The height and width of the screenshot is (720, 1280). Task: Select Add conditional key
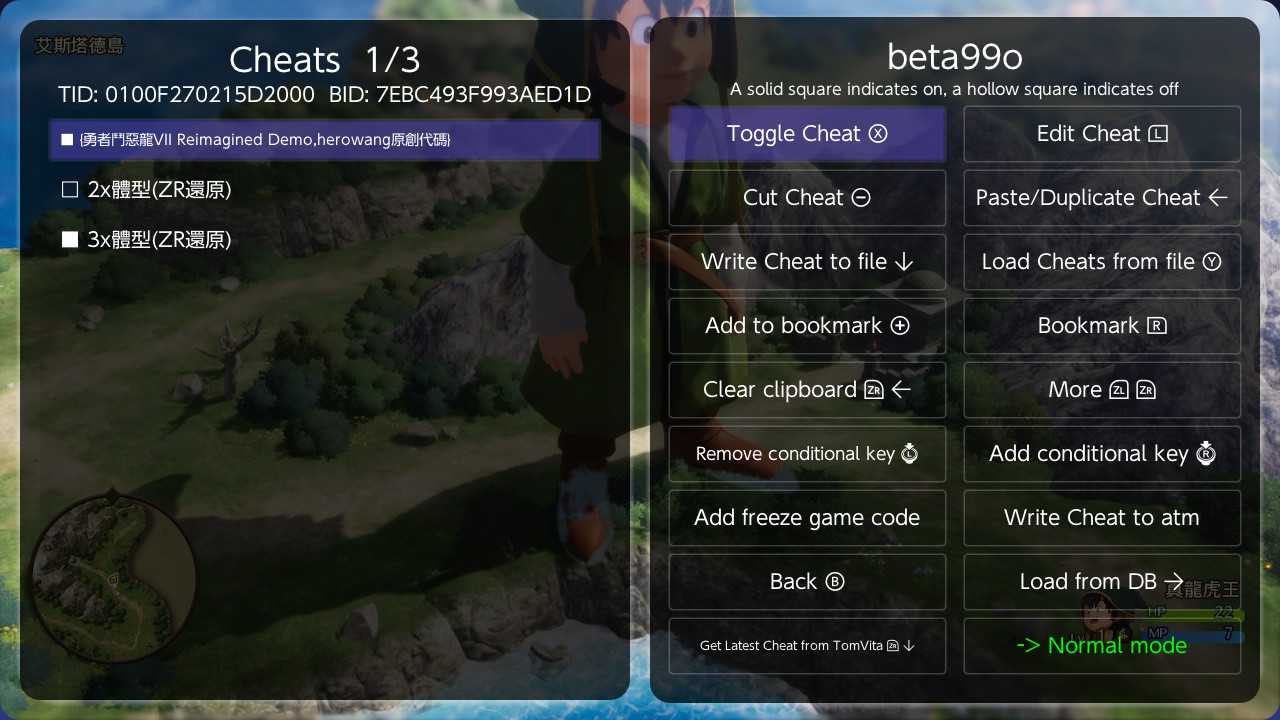tap(1101, 454)
